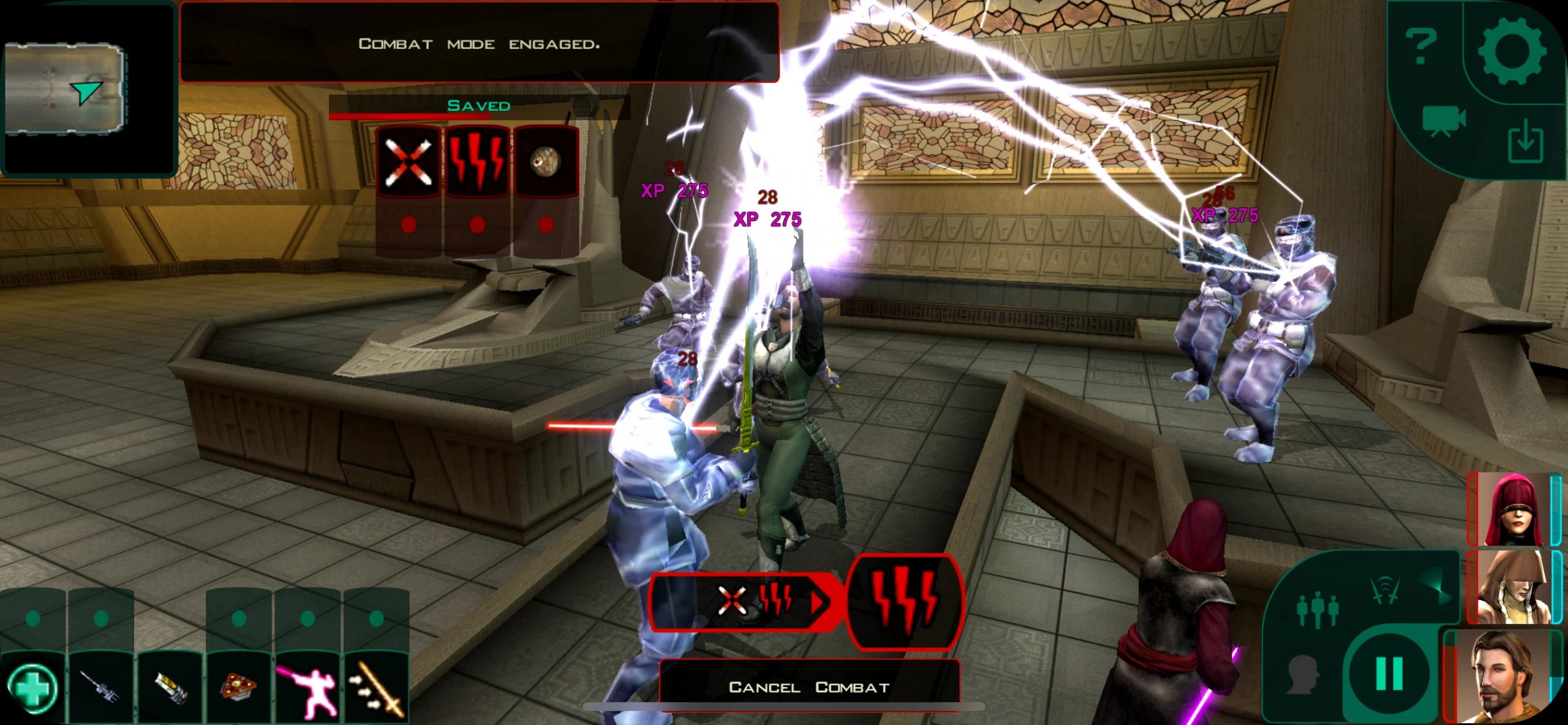Tap the video camera icon

(x=1444, y=121)
